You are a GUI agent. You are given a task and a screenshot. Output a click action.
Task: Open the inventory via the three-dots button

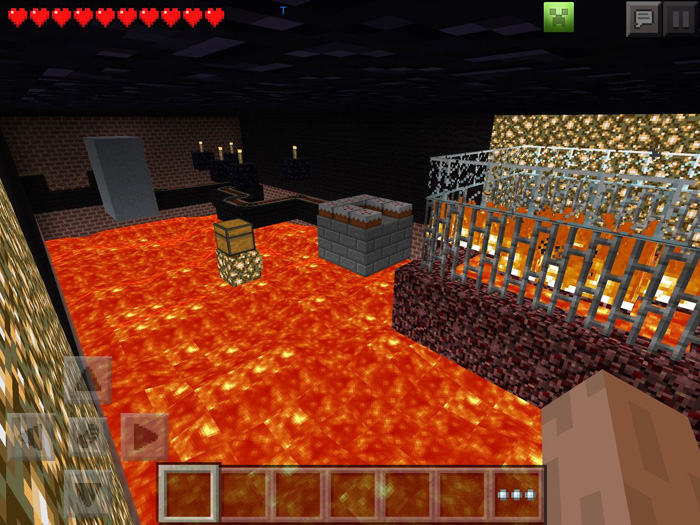(518, 494)
